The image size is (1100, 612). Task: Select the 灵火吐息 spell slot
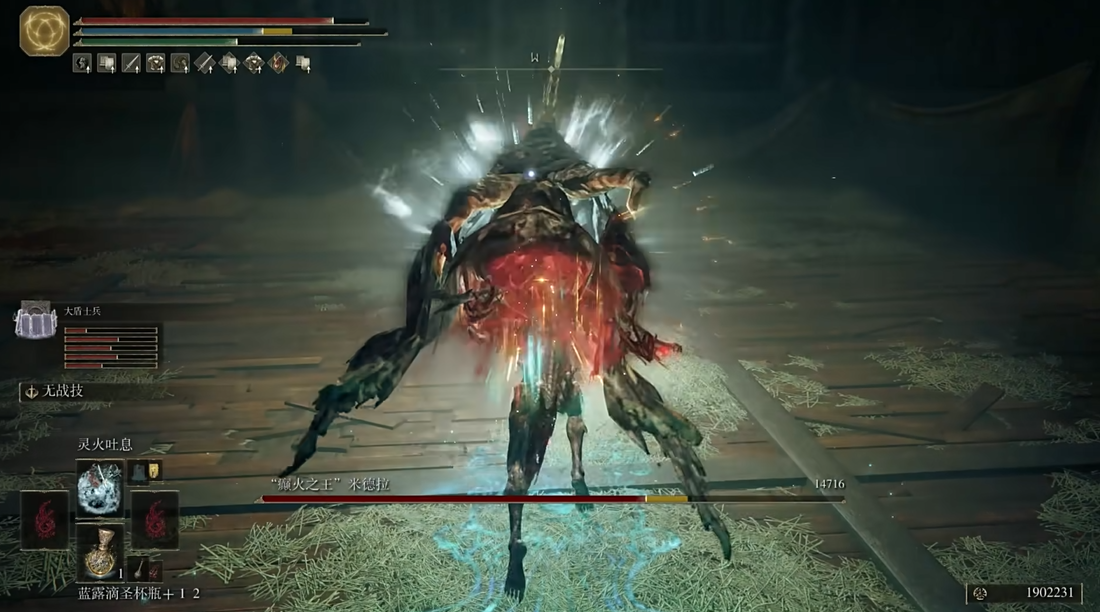click(100, 488)
